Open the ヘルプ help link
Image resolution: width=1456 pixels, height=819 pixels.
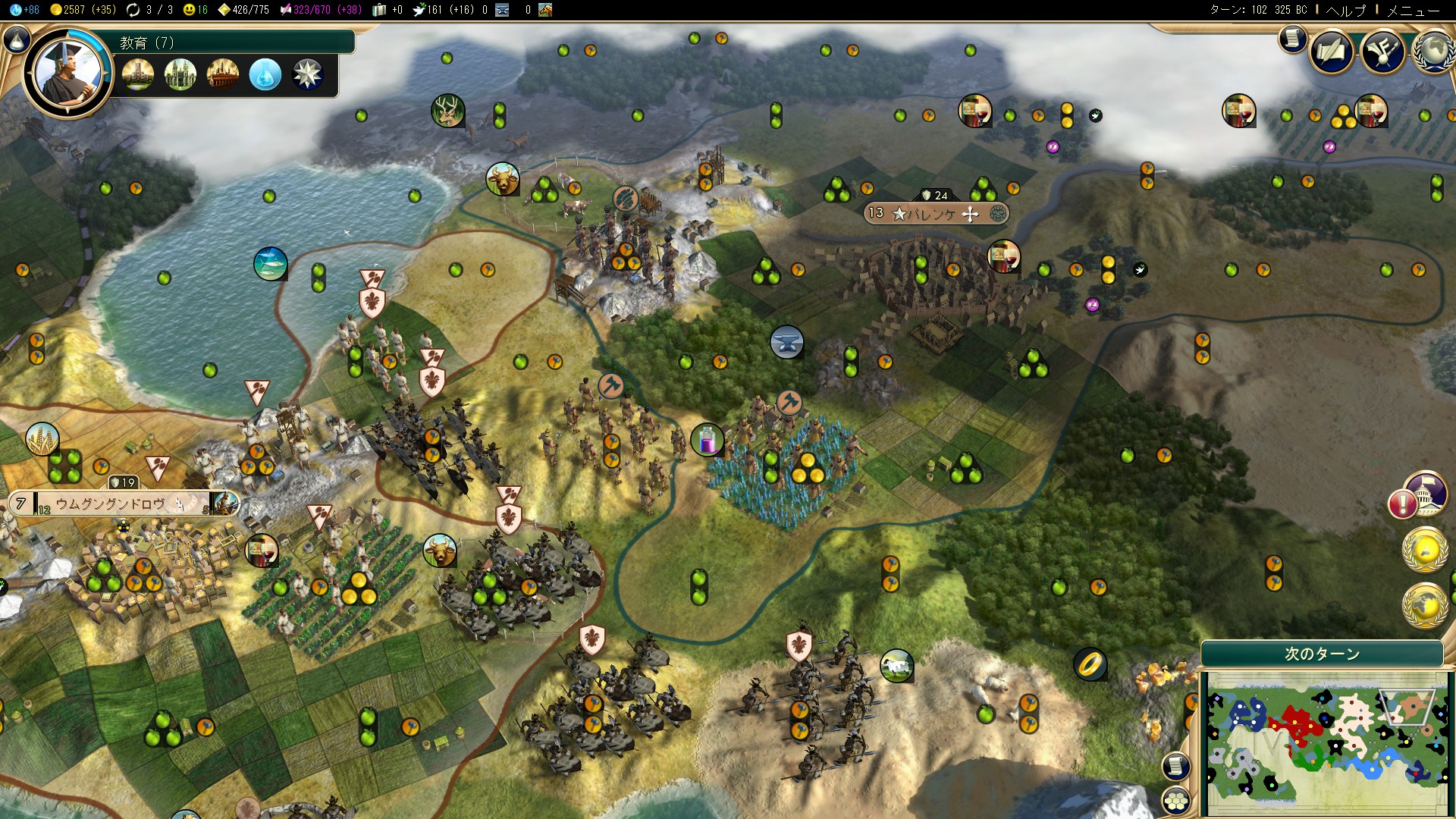tap(1345, 10)
